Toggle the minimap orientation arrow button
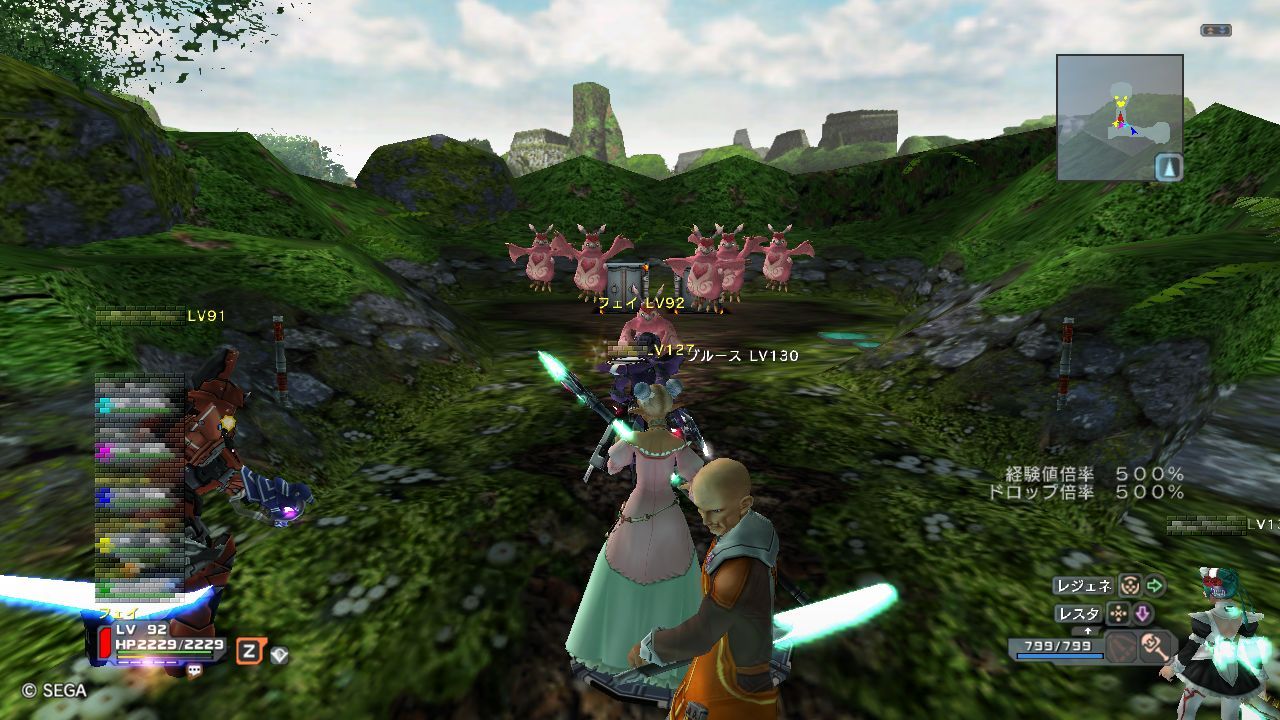The height and width of the screenshot is (720, 1280). coord(1168,167)
